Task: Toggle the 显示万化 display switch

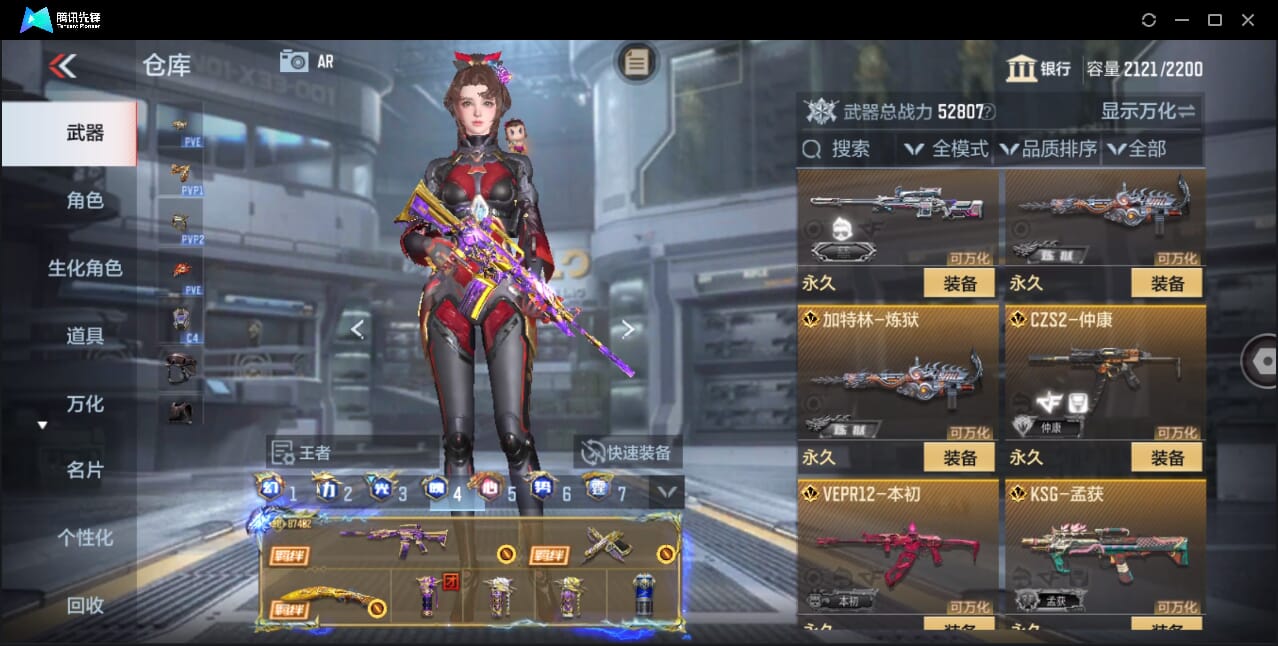Action: 1148,111
